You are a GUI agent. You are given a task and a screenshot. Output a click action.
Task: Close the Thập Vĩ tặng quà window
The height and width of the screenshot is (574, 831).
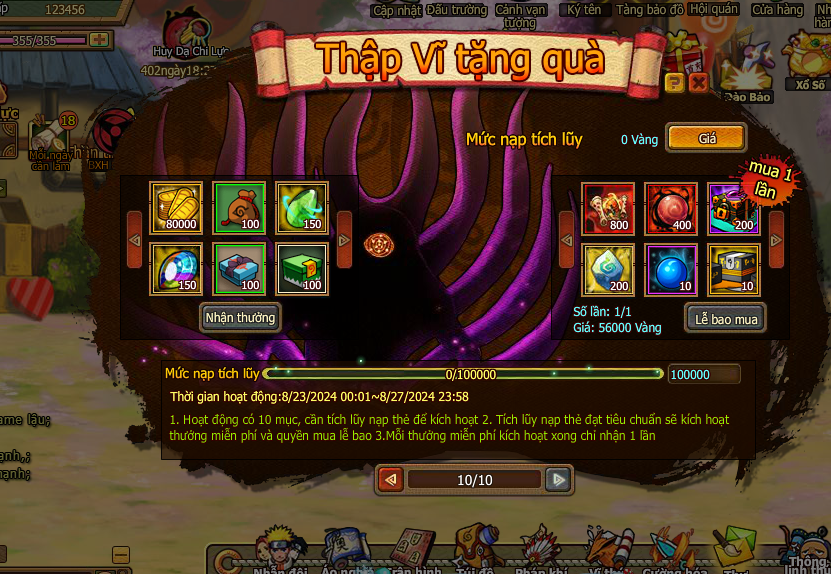699,83
